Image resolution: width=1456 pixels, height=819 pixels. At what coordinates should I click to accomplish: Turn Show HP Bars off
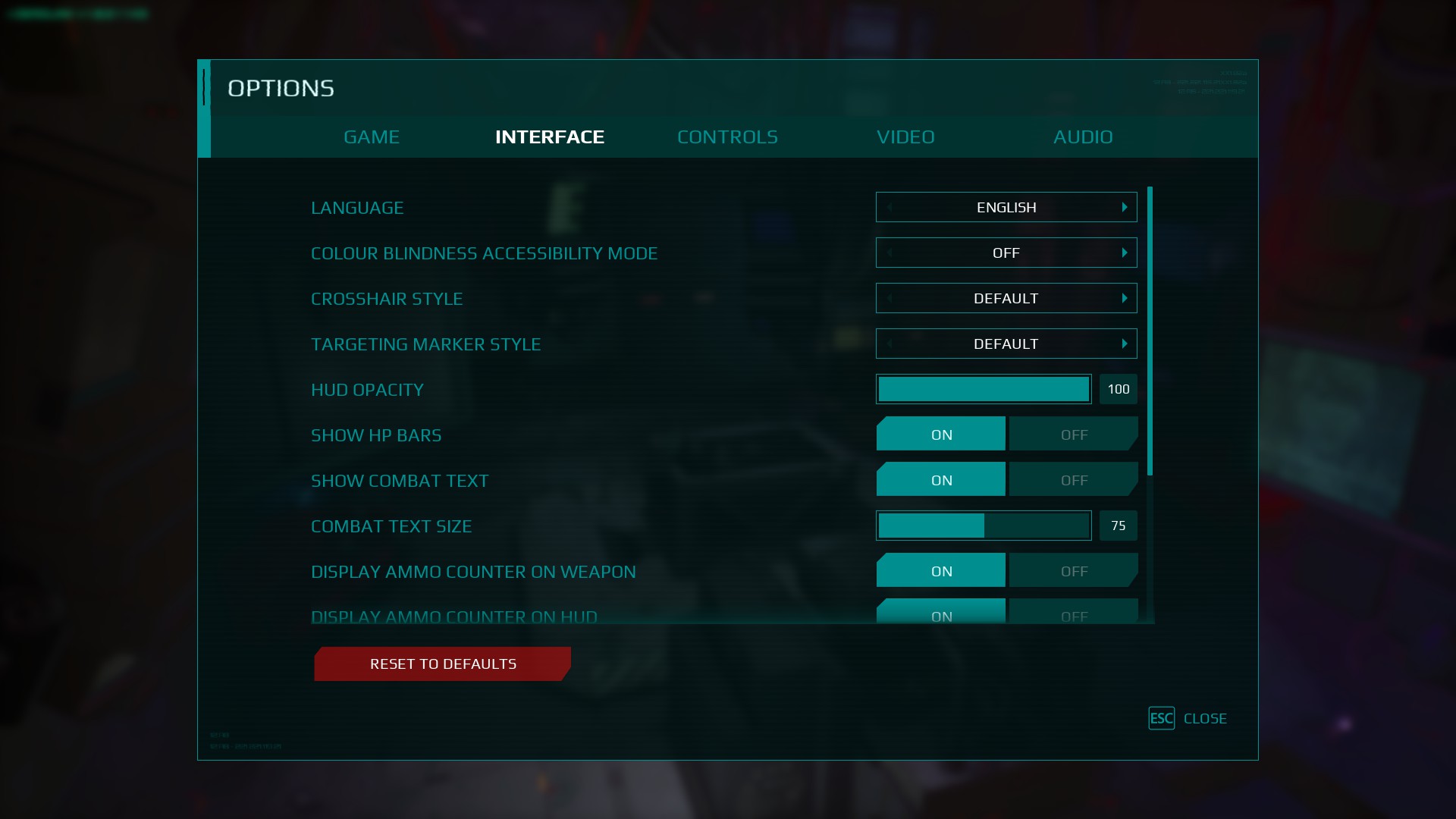[x=1074, y=435]
